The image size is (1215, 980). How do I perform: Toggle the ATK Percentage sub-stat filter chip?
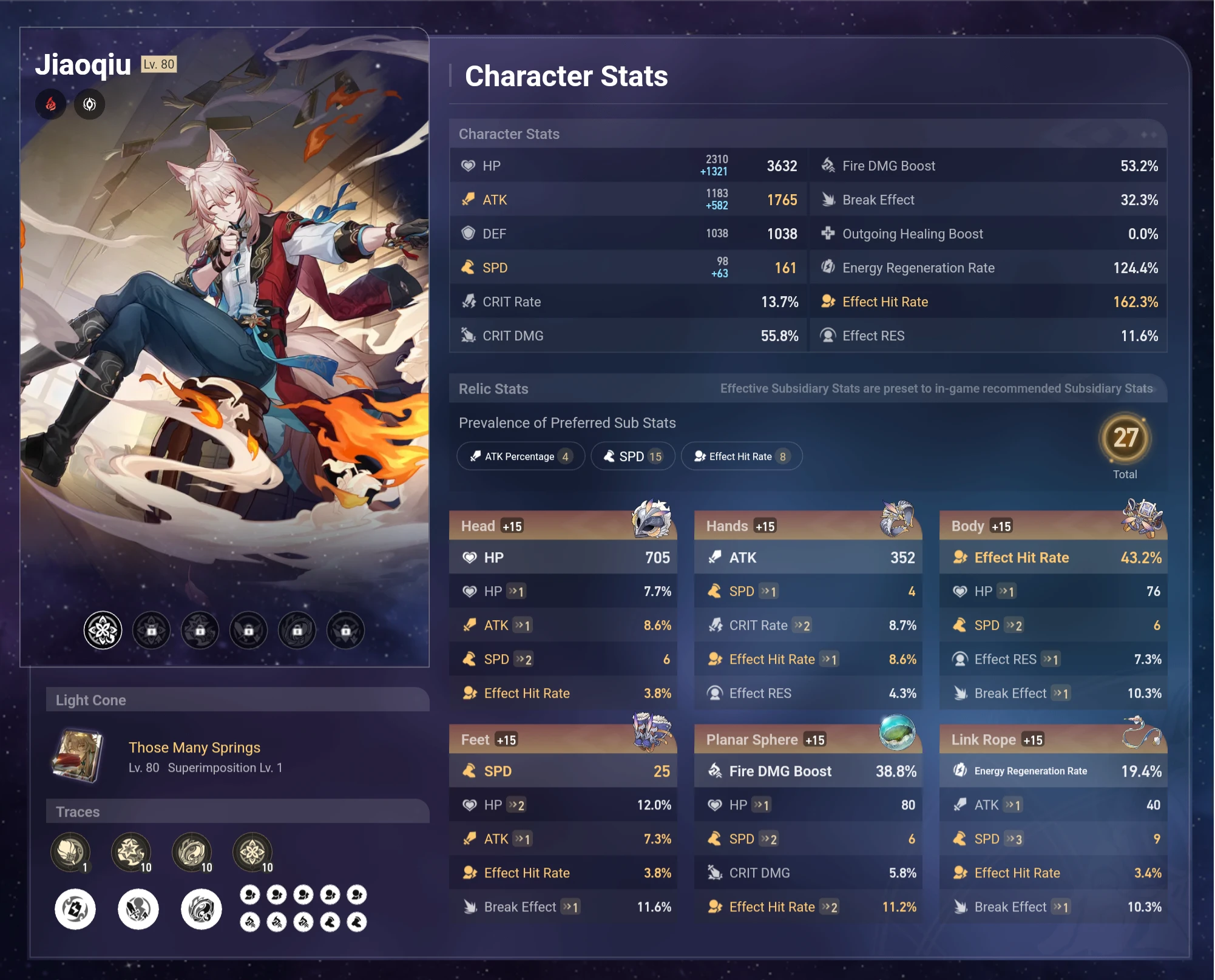pyautogui.click(x=520, y=456)
